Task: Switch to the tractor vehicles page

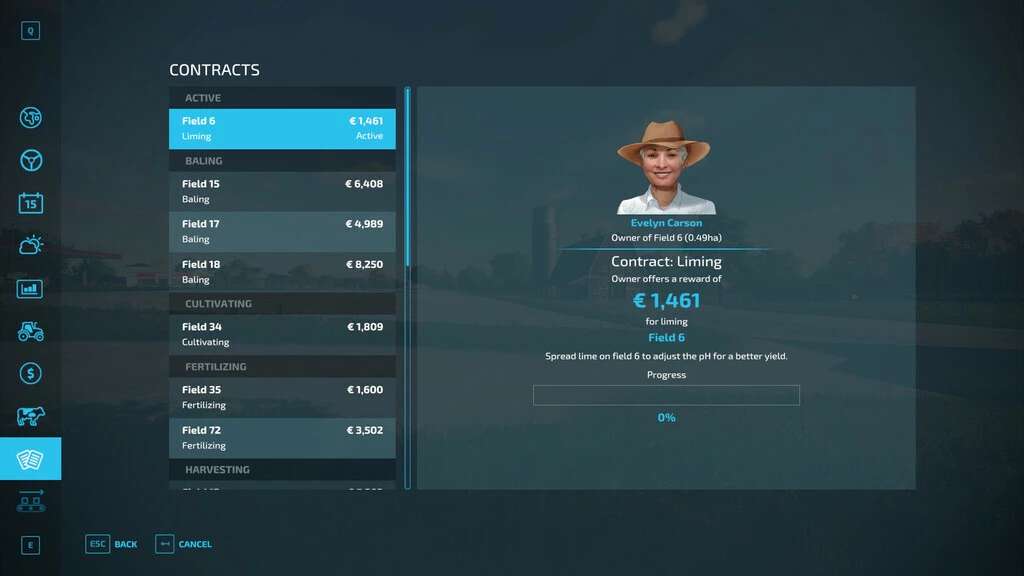Action: pos(31,331)
